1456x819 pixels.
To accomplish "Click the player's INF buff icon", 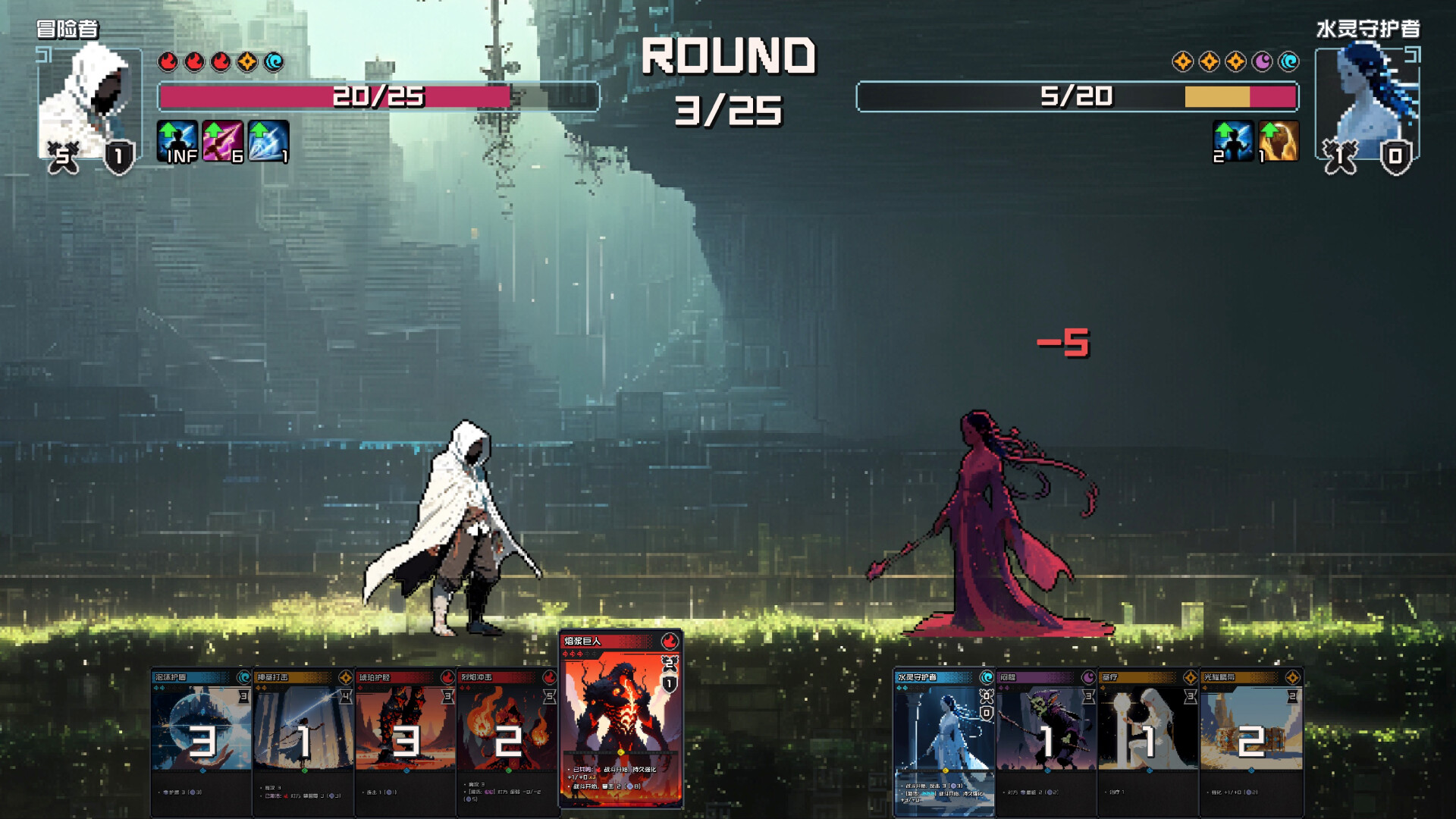I will [177, 142].
